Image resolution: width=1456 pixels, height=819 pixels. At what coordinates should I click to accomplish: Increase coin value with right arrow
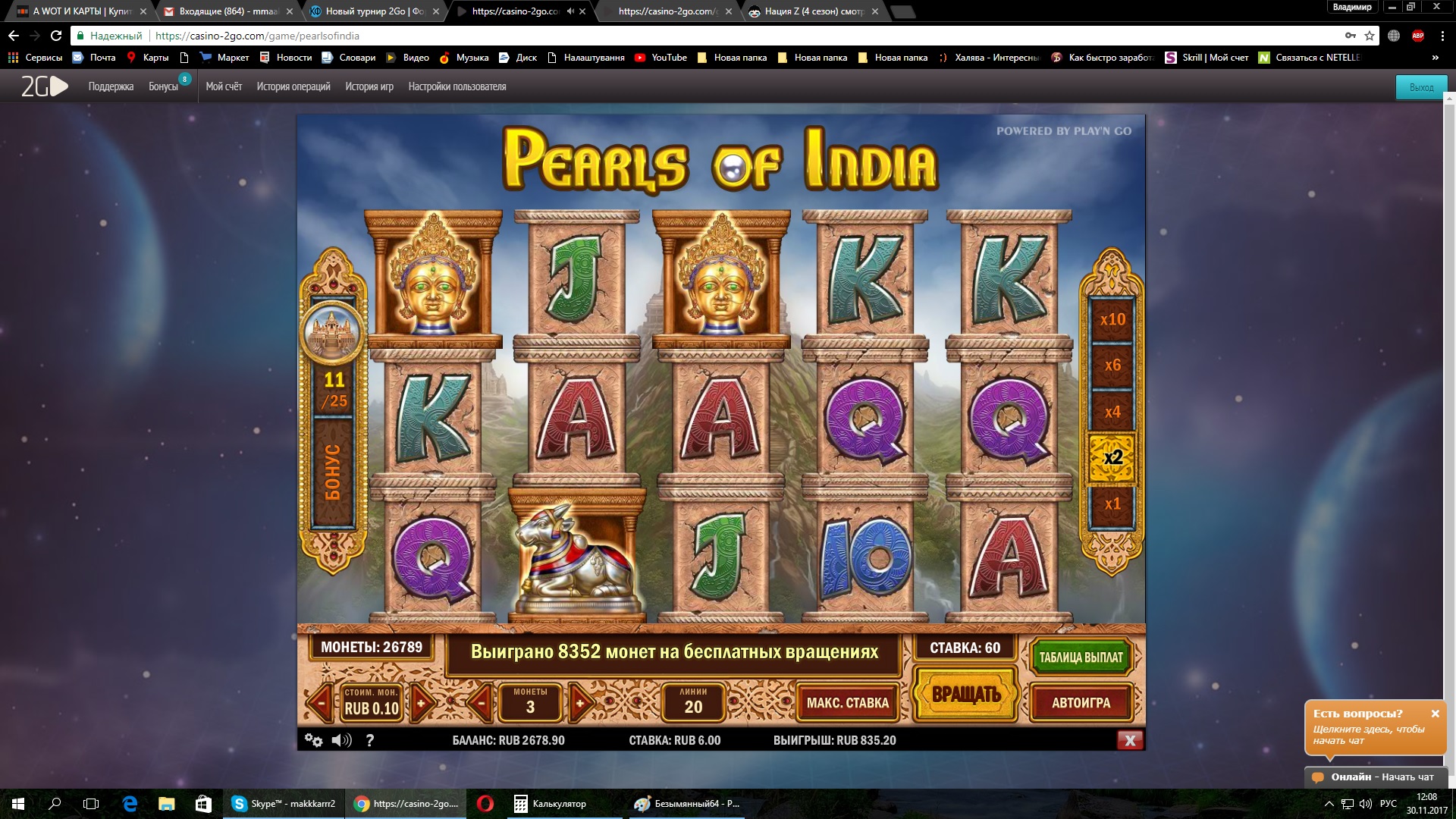click(422, 702)
